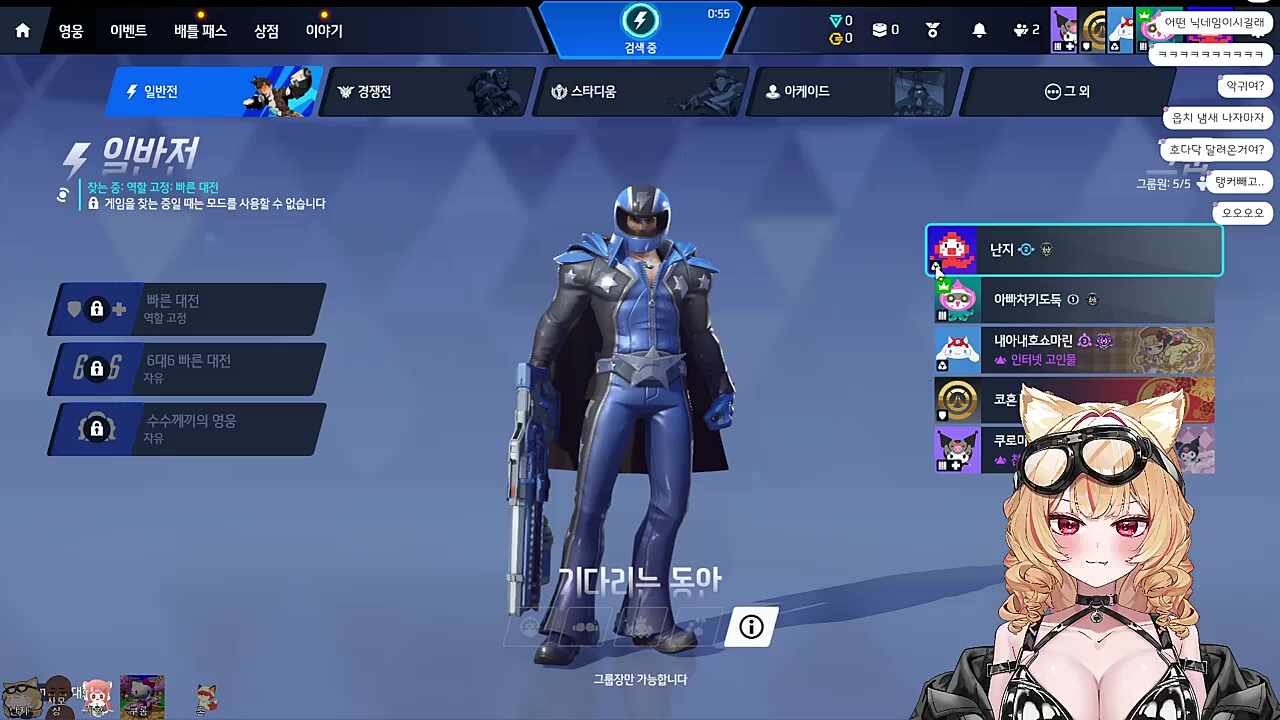Select the 수수께끼의 영웅 mode

[185, 429]
